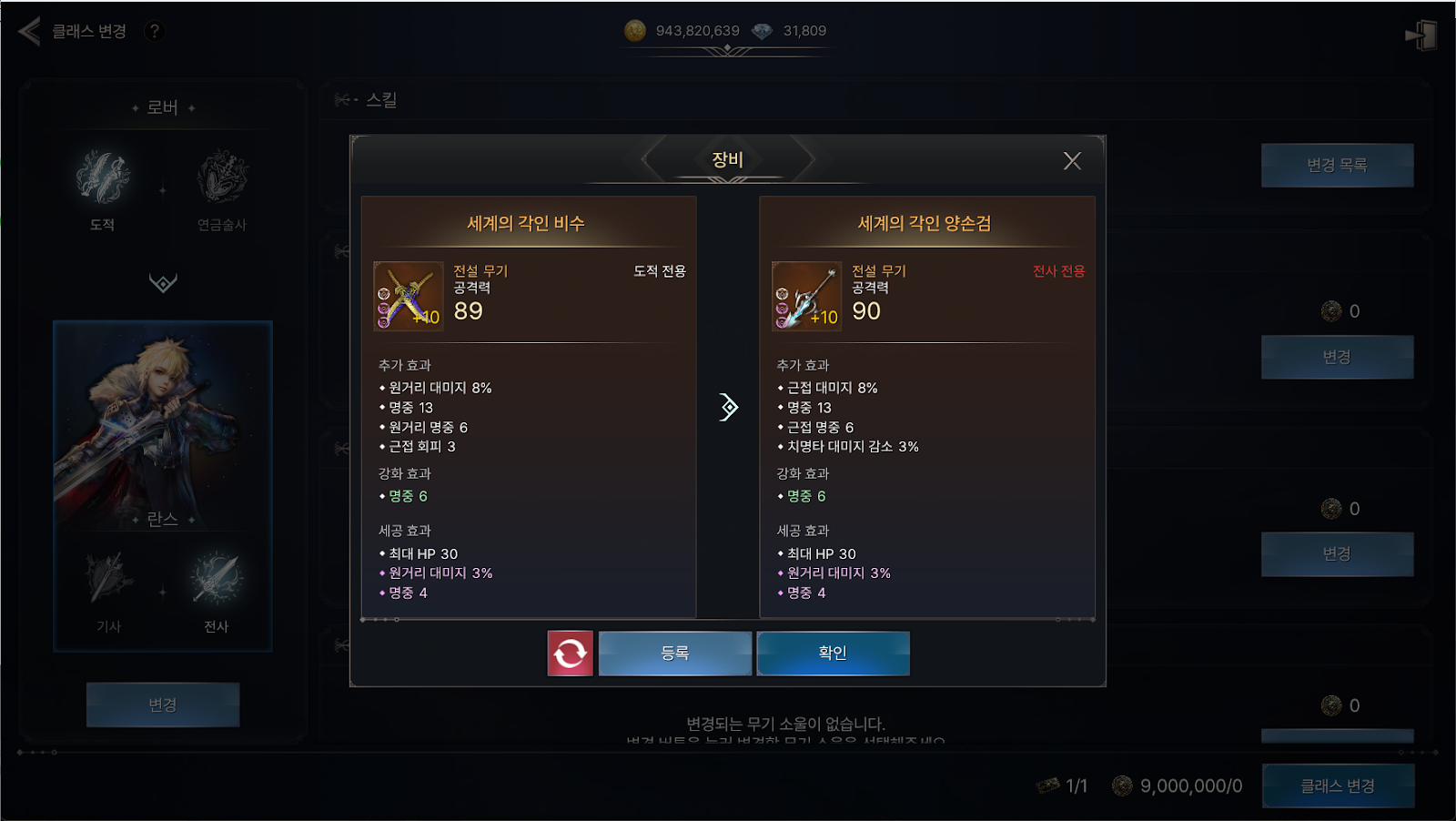Click the 변경 button under character portrait
Image resolution: width=1456 pixels, height=821 pixels.
[163, 704]
